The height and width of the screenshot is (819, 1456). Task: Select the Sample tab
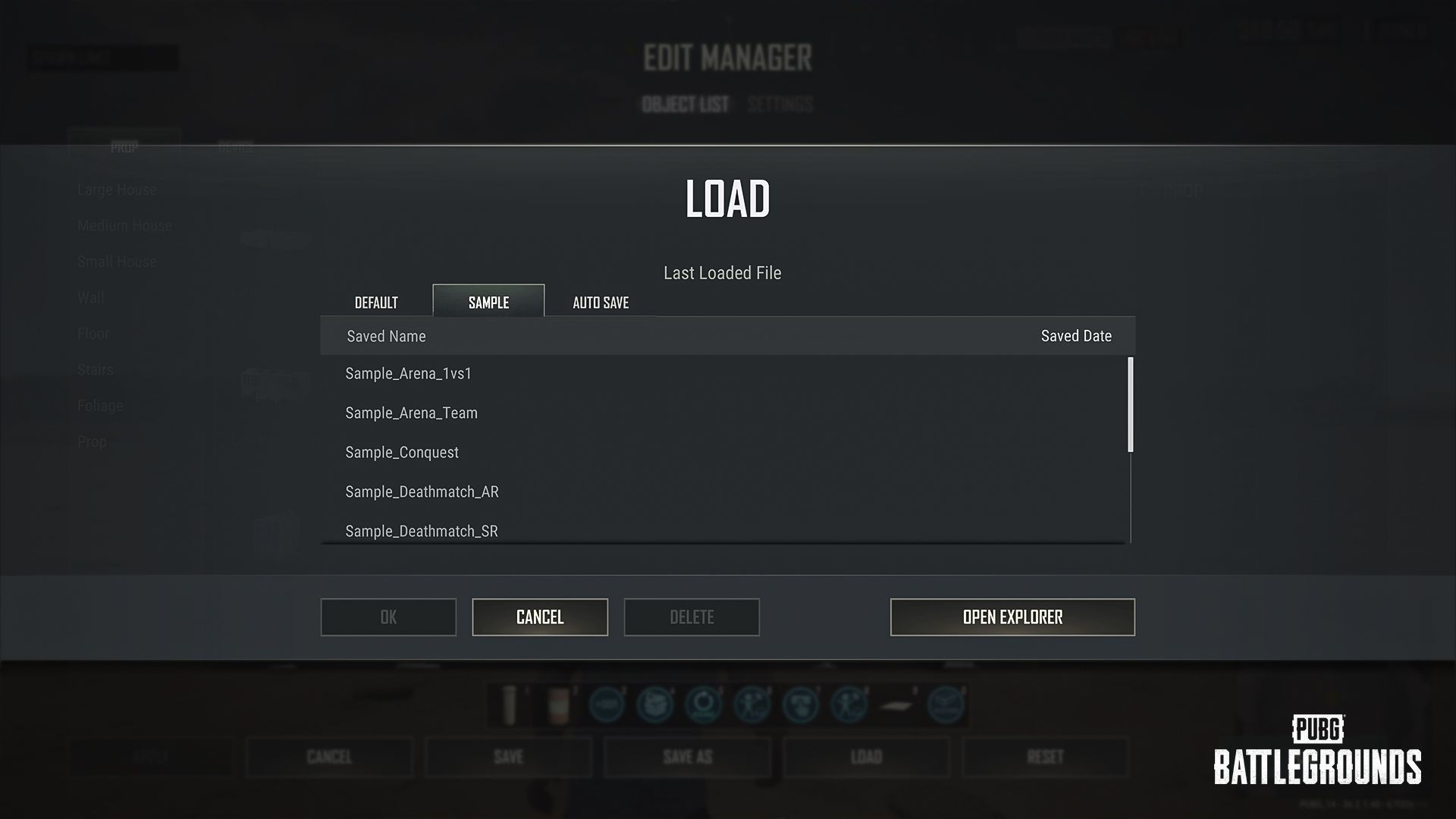point(488,302)
